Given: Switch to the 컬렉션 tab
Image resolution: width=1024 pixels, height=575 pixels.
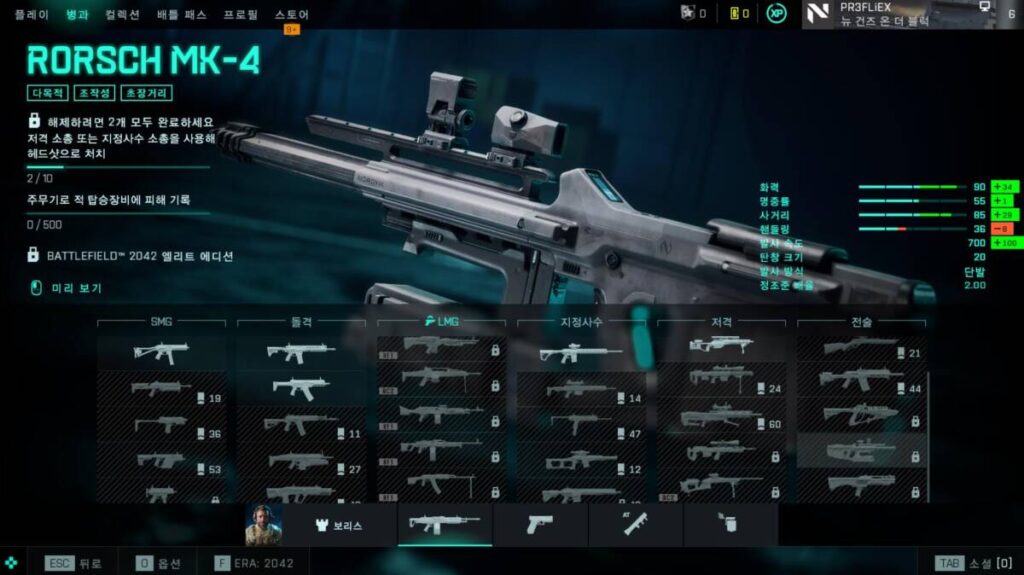Looking at the screenshot, I should pyautogui.click(x=122, y=15).
